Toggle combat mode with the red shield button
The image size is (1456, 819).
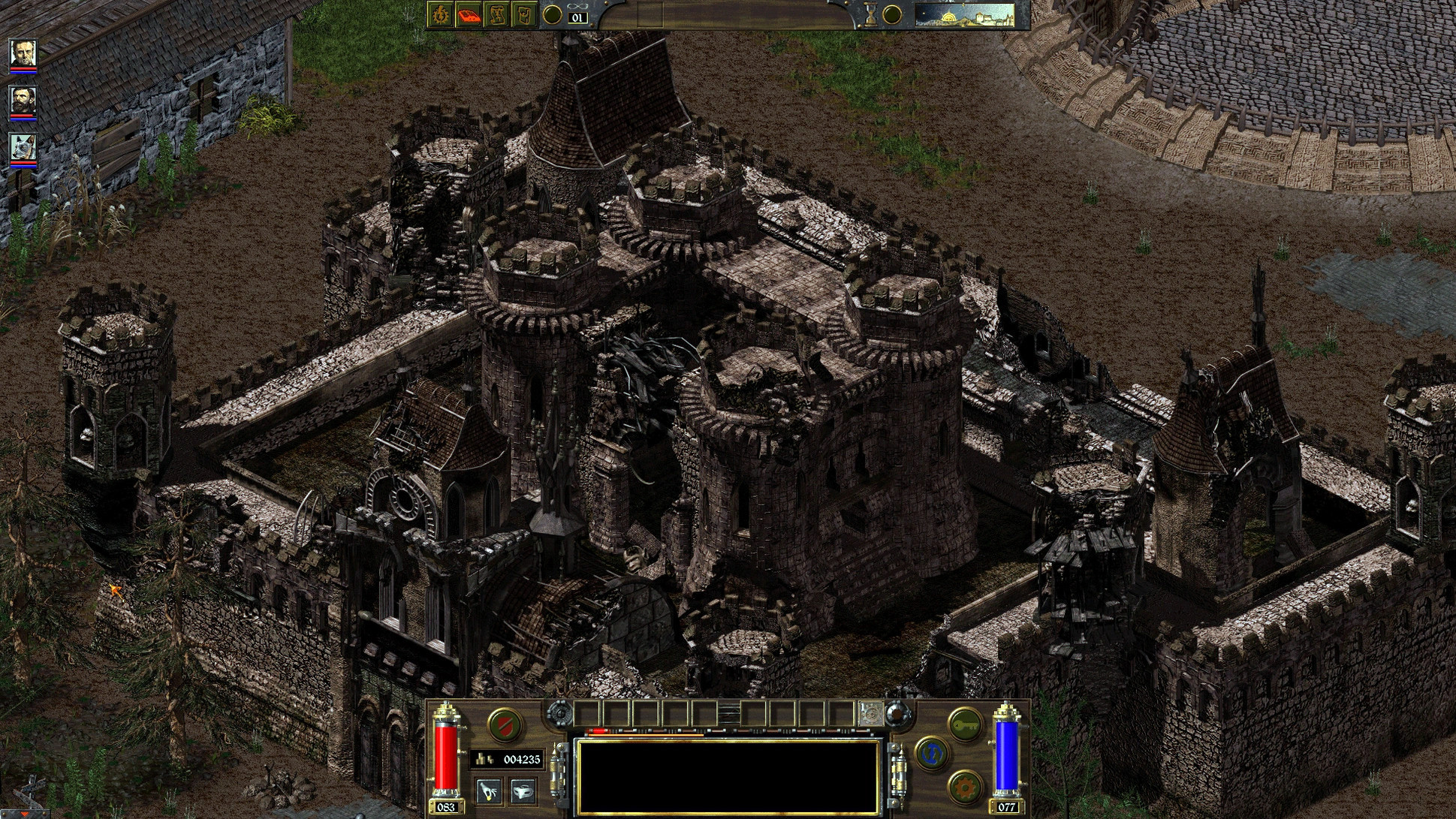504,724
